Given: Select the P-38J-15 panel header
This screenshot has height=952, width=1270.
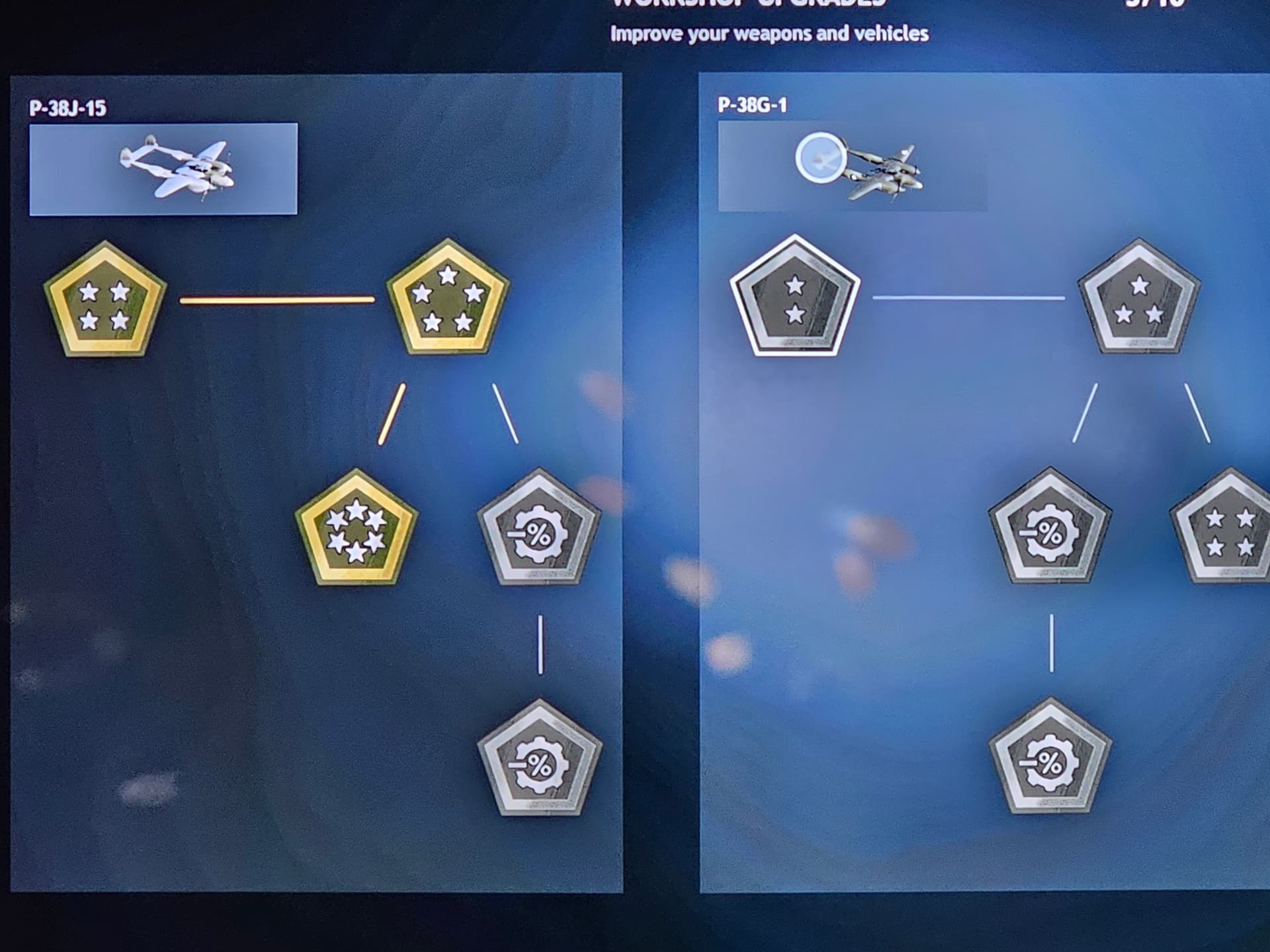Looking at the screenshot, I should [68, 106].
